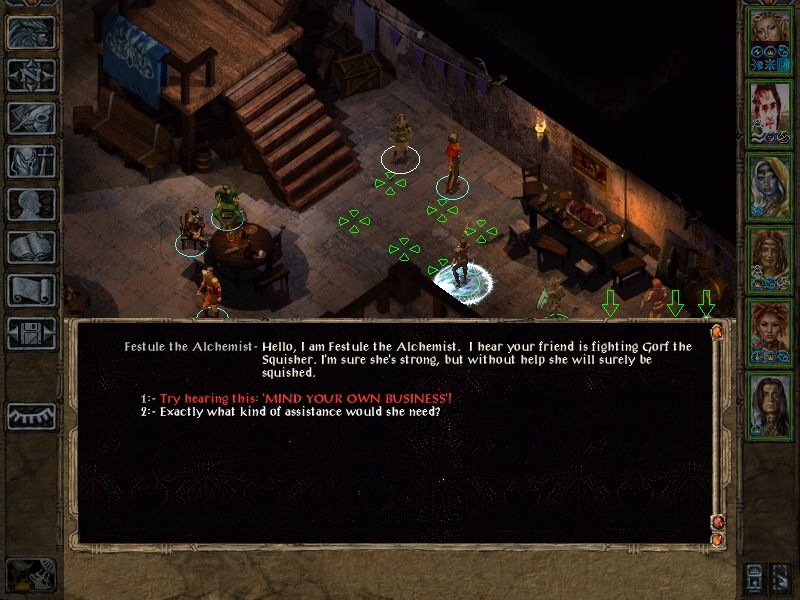
Task: Select the fourth portrait, the woman with braided hair
Action: [770, 257]
